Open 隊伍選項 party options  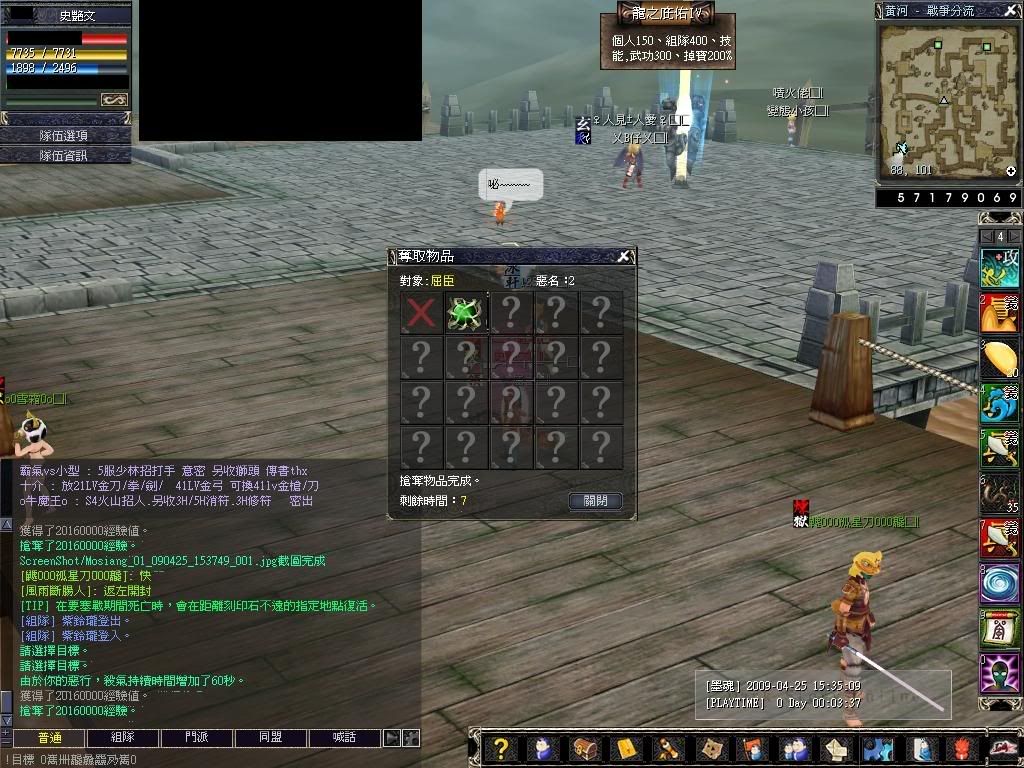(65, 135)
